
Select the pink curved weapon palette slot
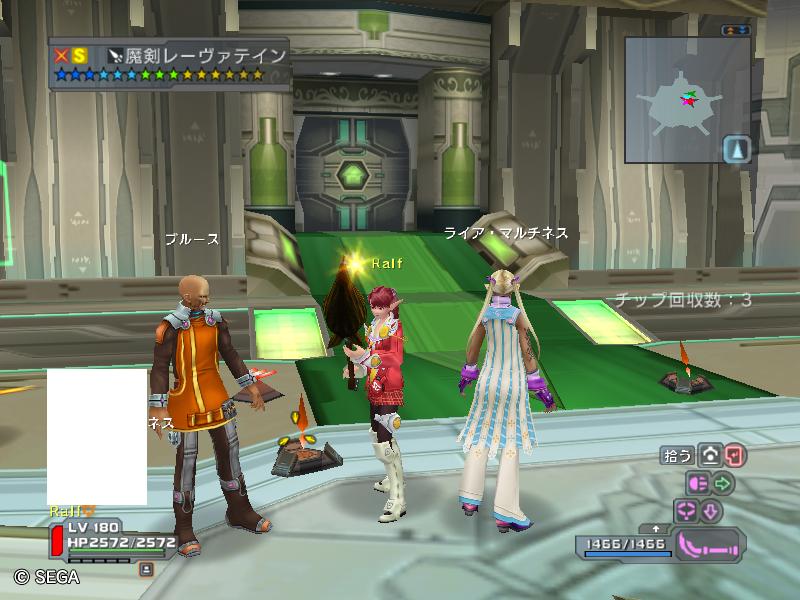[709, 545]
